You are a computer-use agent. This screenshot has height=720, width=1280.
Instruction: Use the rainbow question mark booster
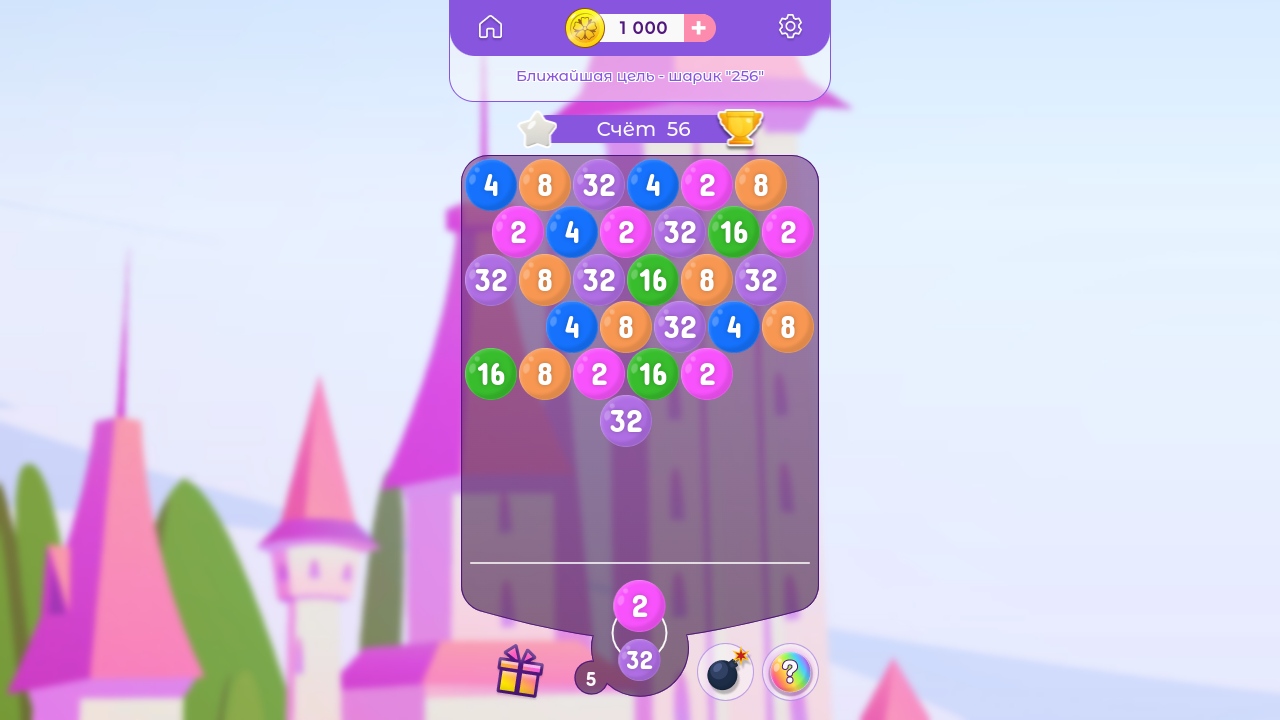point(790,672)
